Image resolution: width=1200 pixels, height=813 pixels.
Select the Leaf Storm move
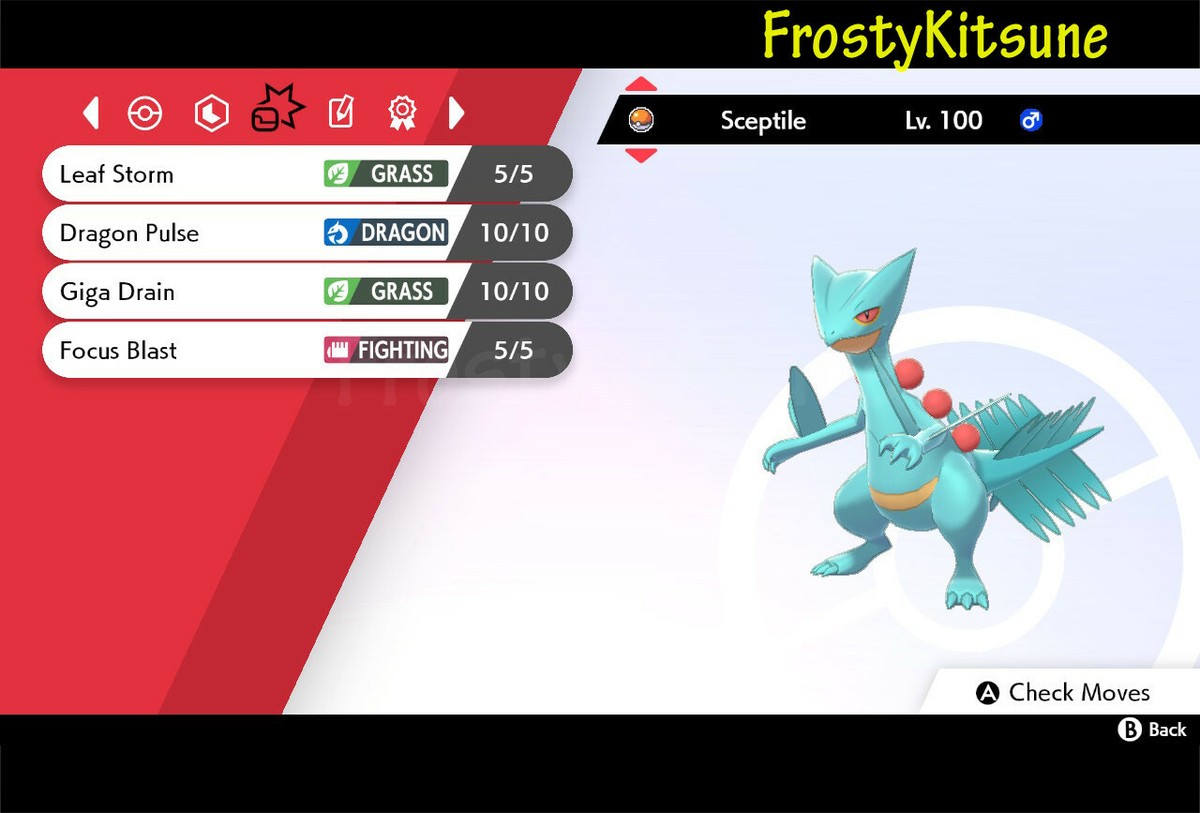pos(300,175)
